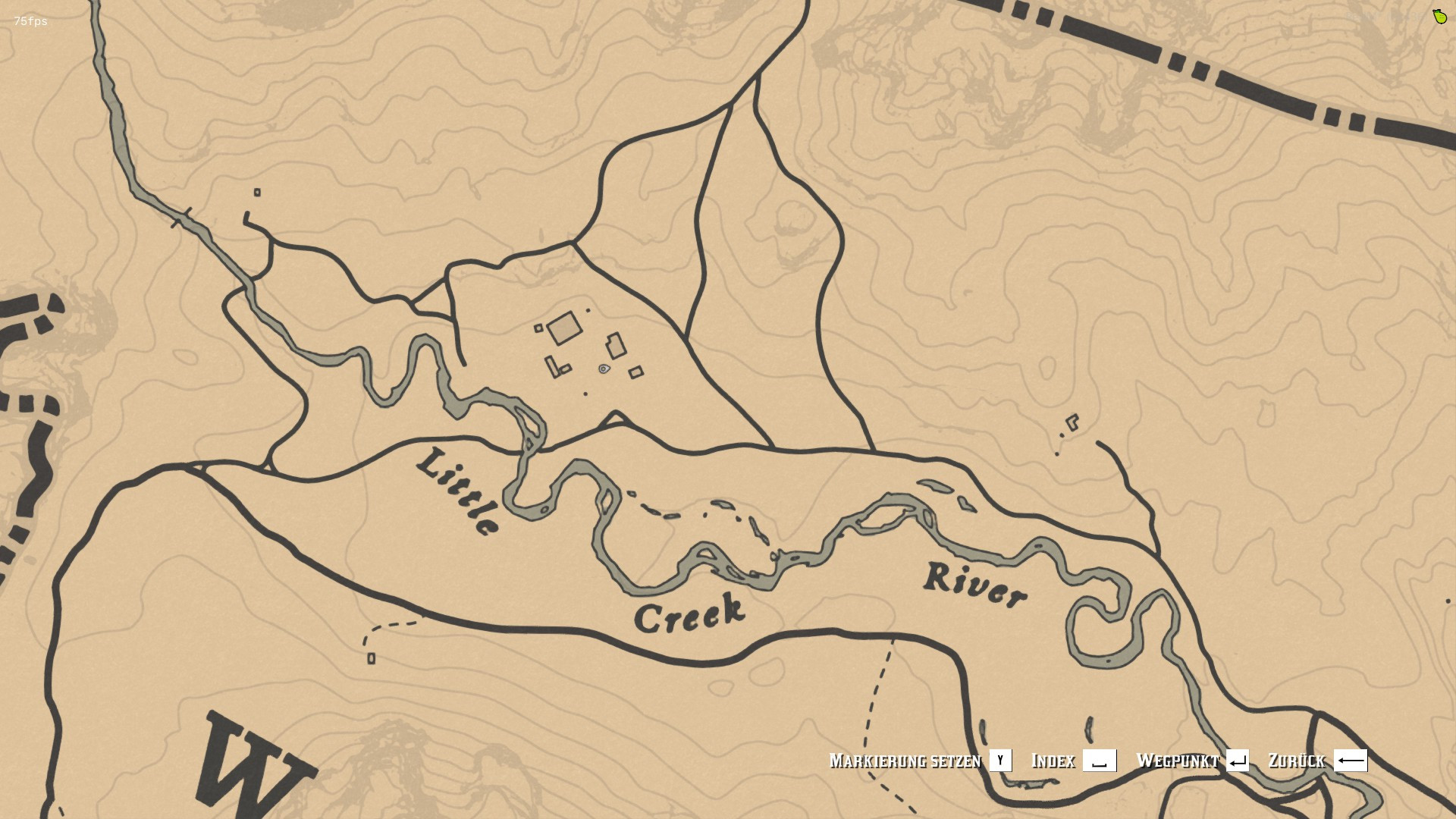The width and height of the screenshot is (1456, 819).
Task: Select the largest building in the settlement
Action: 565,326
